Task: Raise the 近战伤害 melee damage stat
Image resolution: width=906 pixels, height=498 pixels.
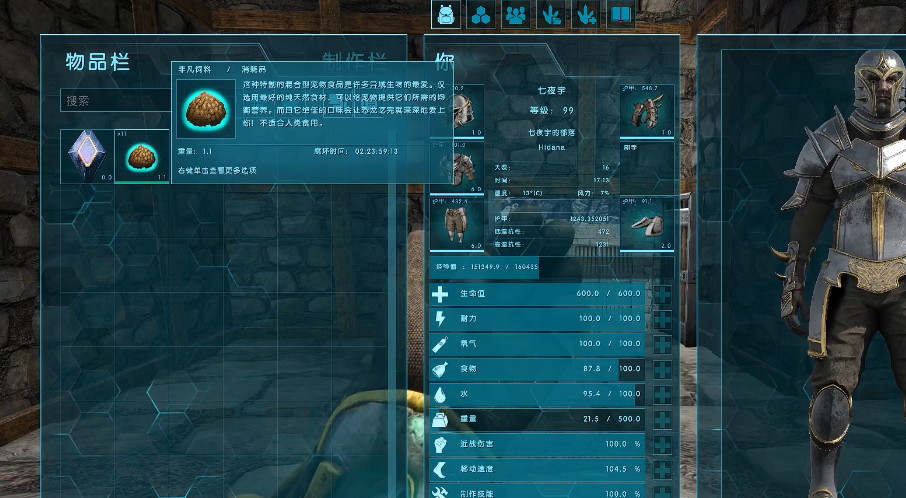Action: click(x=662, y=443)
